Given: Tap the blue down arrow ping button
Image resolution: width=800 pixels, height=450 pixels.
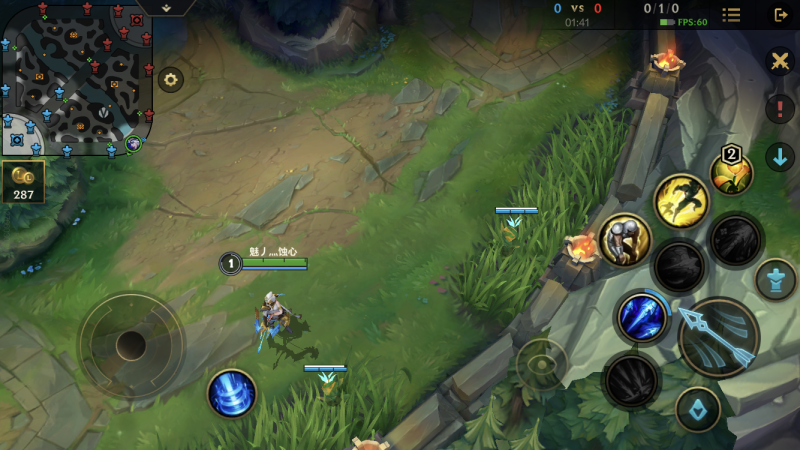Looking at the screenshot, I should [780, 156].
